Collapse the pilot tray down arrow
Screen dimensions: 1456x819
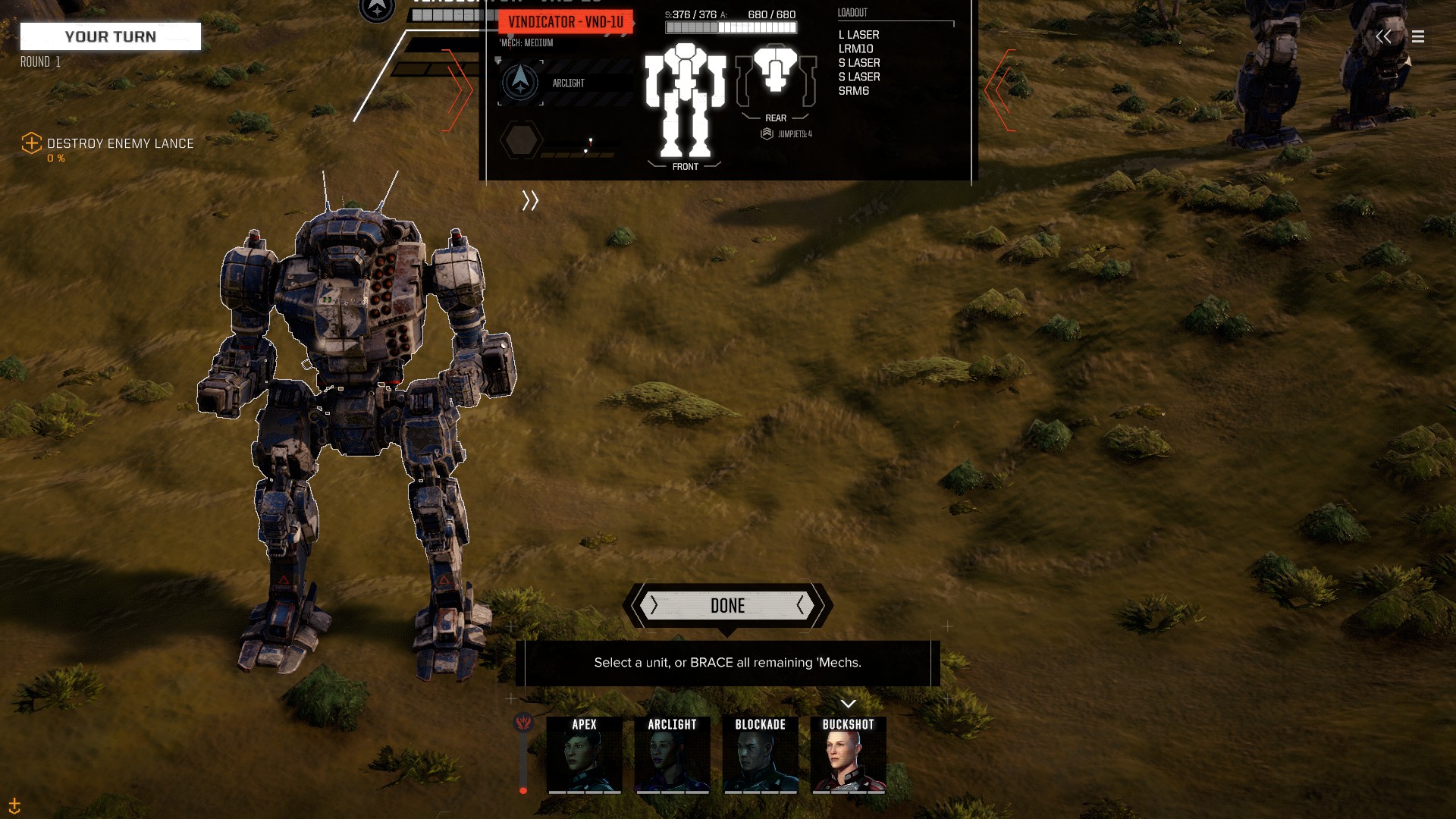point(848,704)
